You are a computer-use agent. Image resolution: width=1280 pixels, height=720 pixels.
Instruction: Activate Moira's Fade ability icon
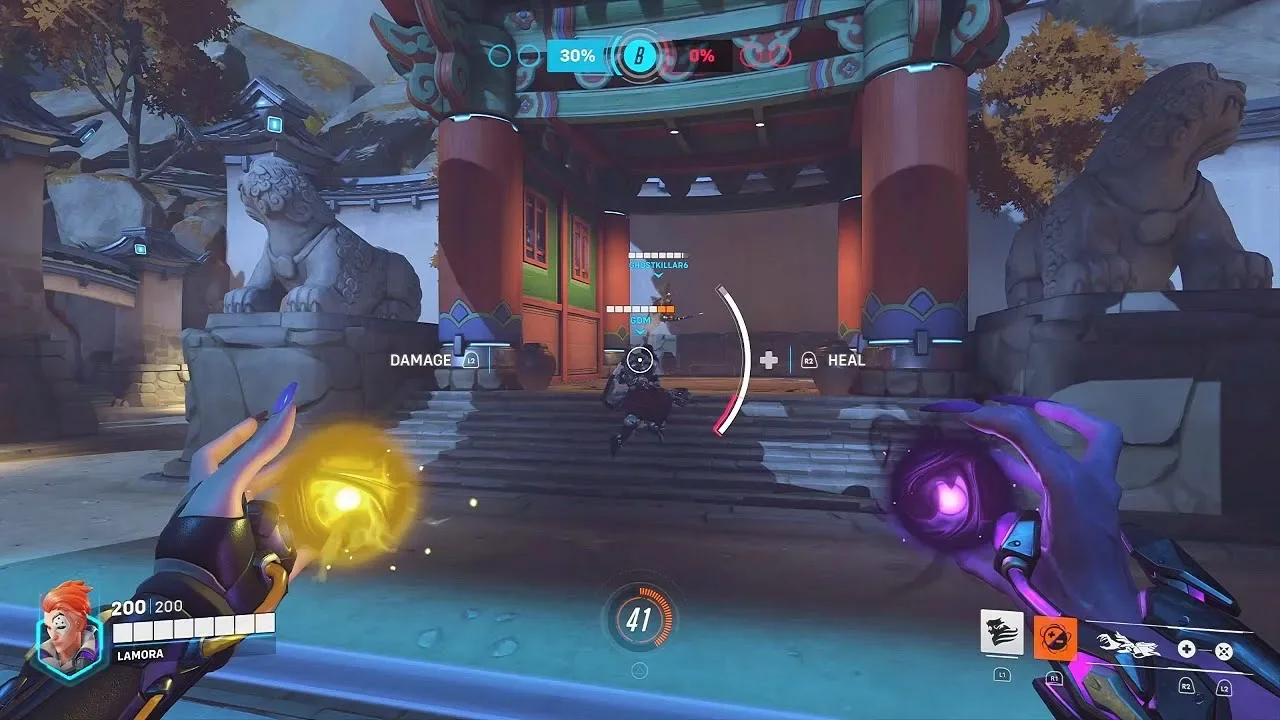coord(1001,633)
